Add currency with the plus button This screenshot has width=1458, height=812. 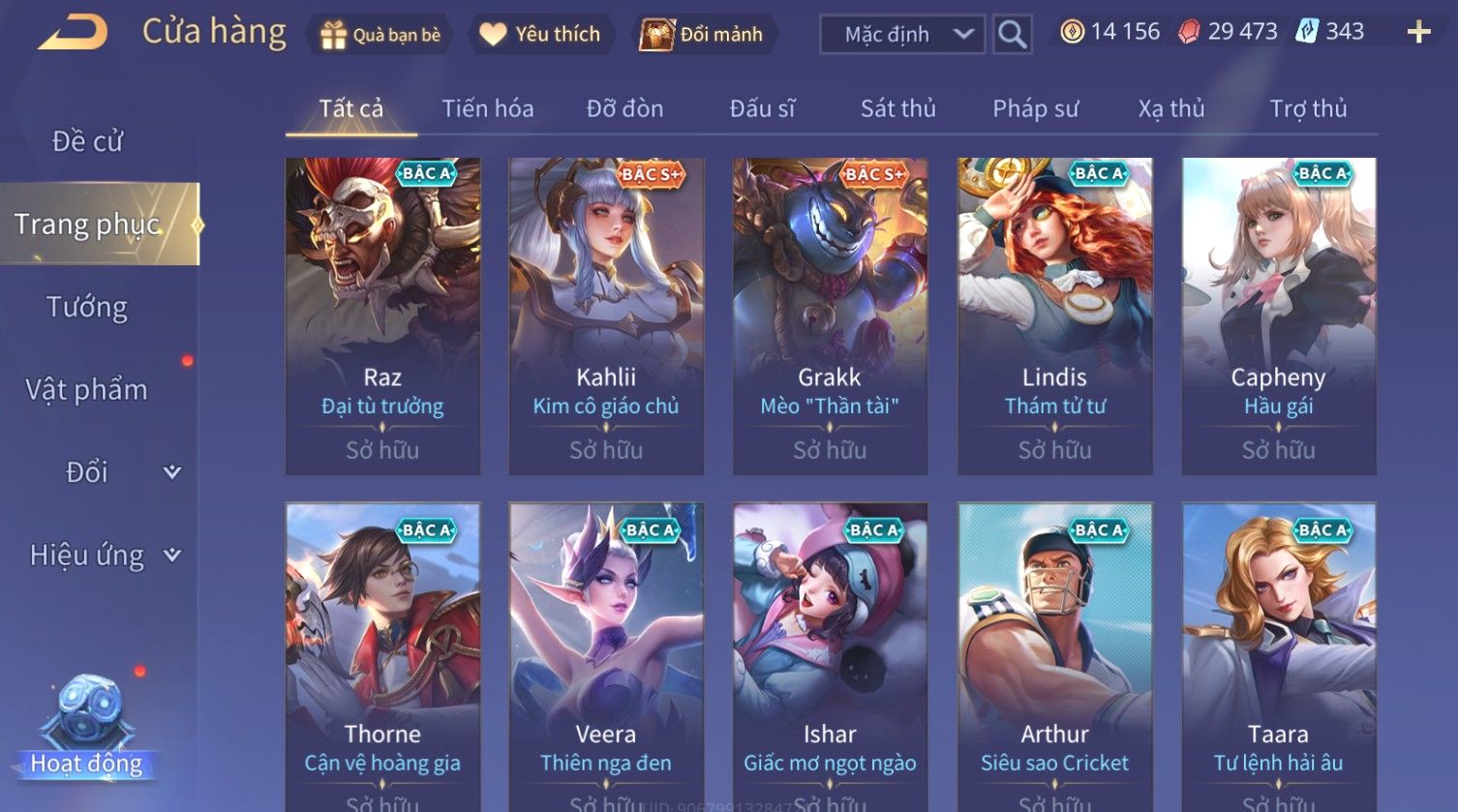tap(1418, 33)
